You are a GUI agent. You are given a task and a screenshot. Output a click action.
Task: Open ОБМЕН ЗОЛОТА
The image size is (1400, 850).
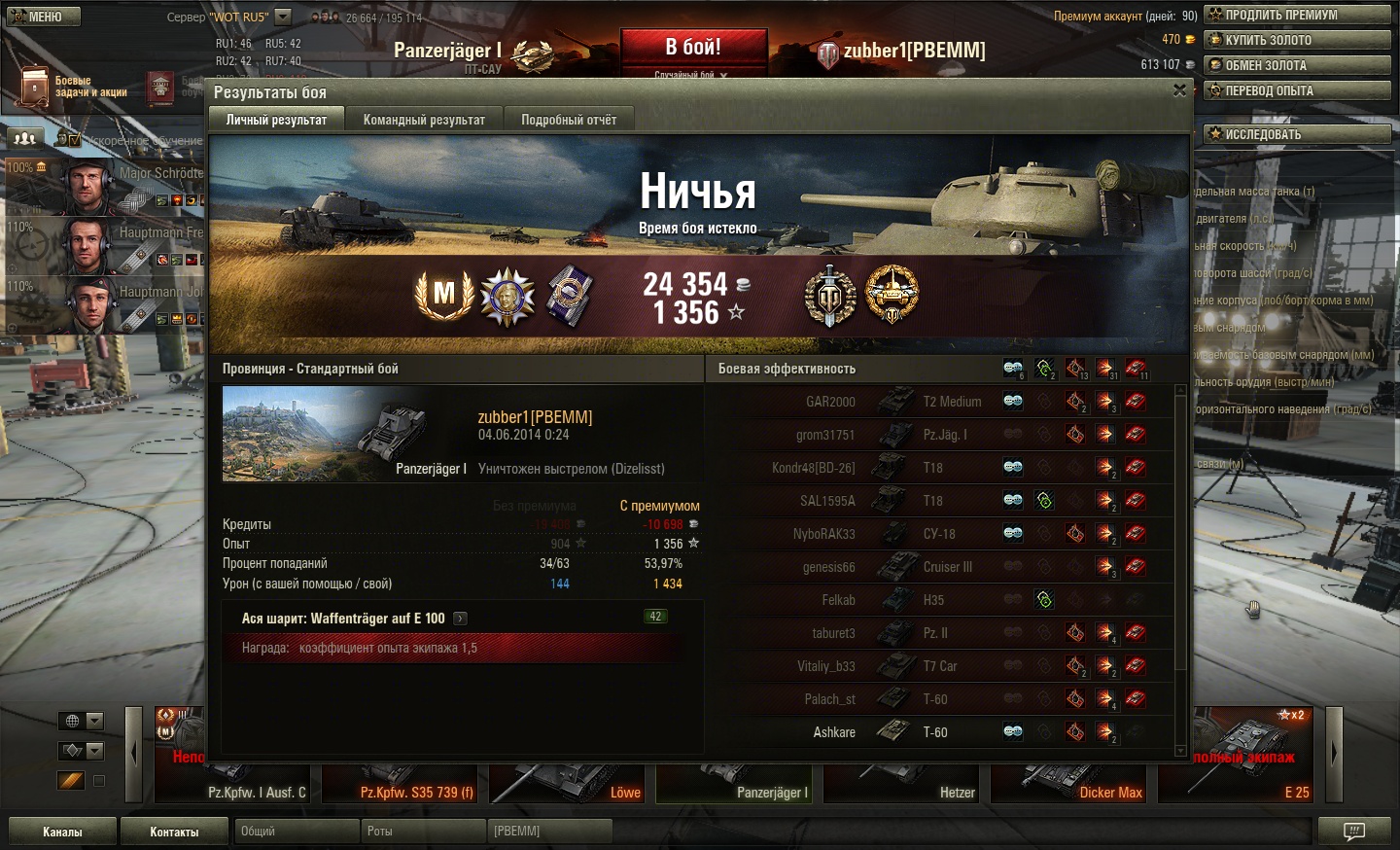[x=1298, y=65]
